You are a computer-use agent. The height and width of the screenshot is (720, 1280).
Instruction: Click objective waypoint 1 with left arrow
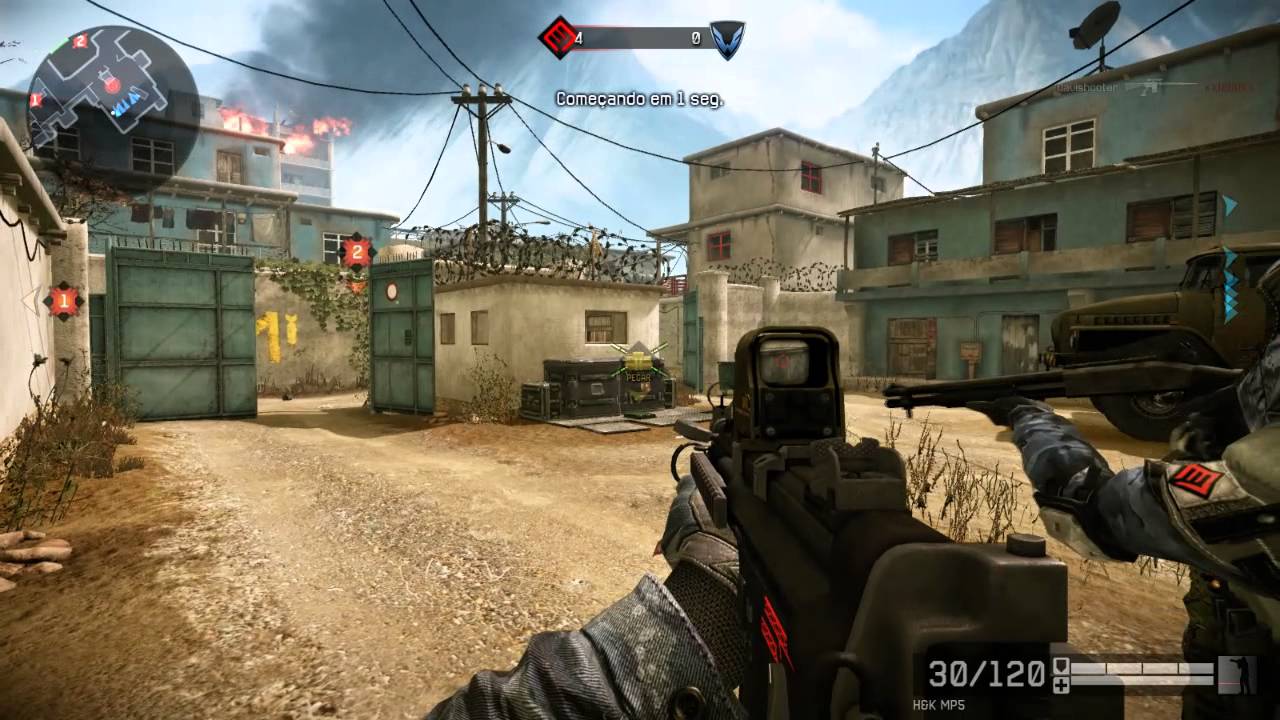click(63, 299)
